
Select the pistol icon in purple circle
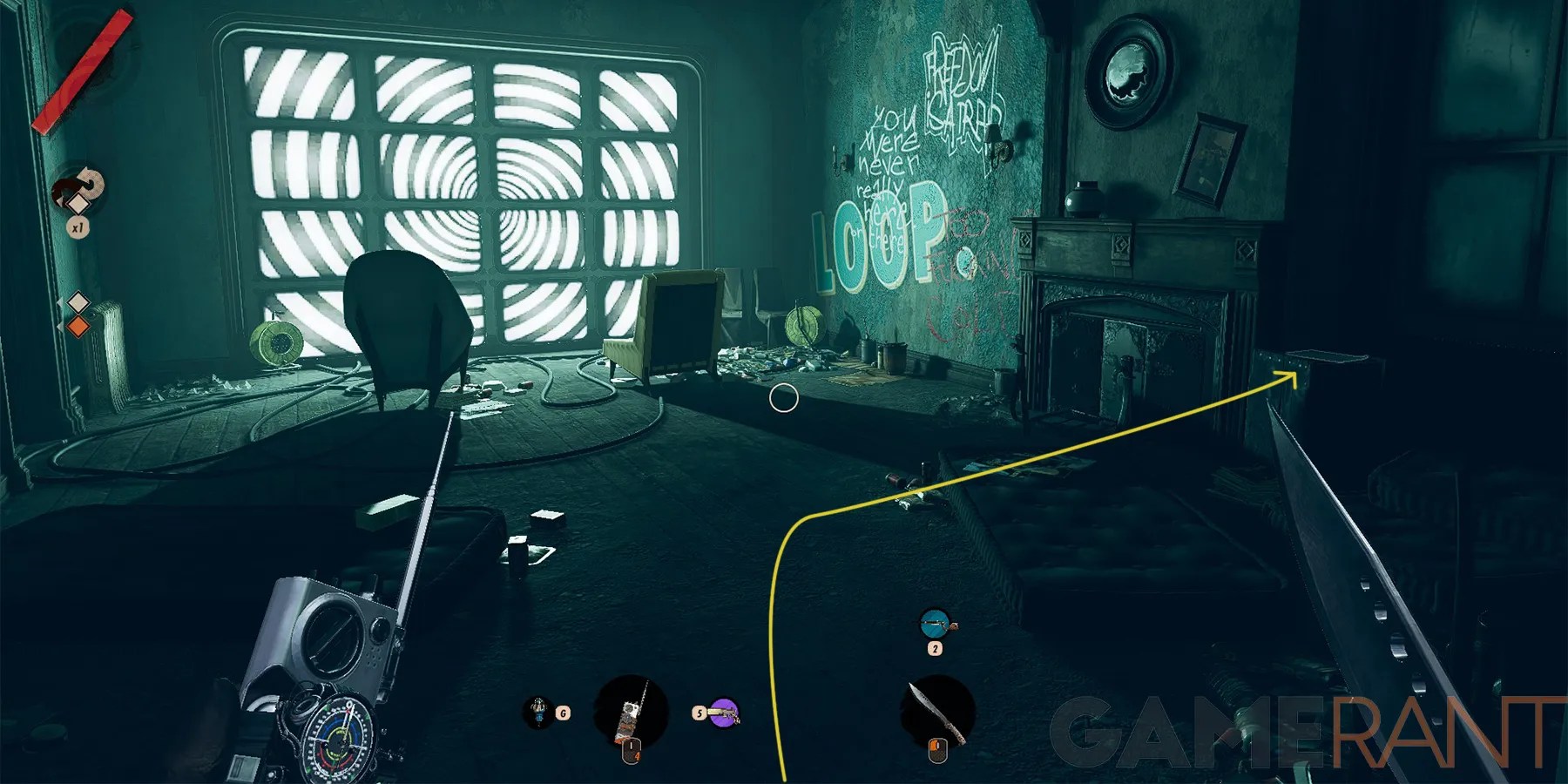coord(724,715)
